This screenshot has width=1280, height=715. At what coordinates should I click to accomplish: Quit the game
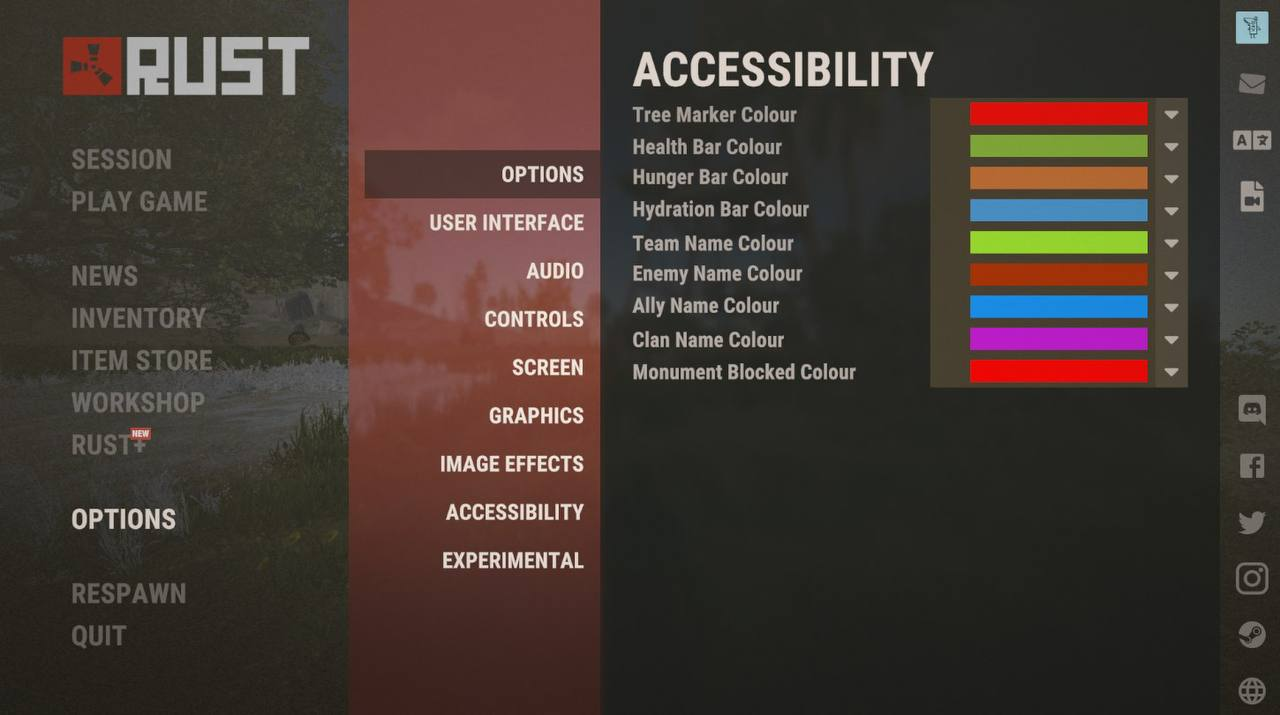(99, 636)
